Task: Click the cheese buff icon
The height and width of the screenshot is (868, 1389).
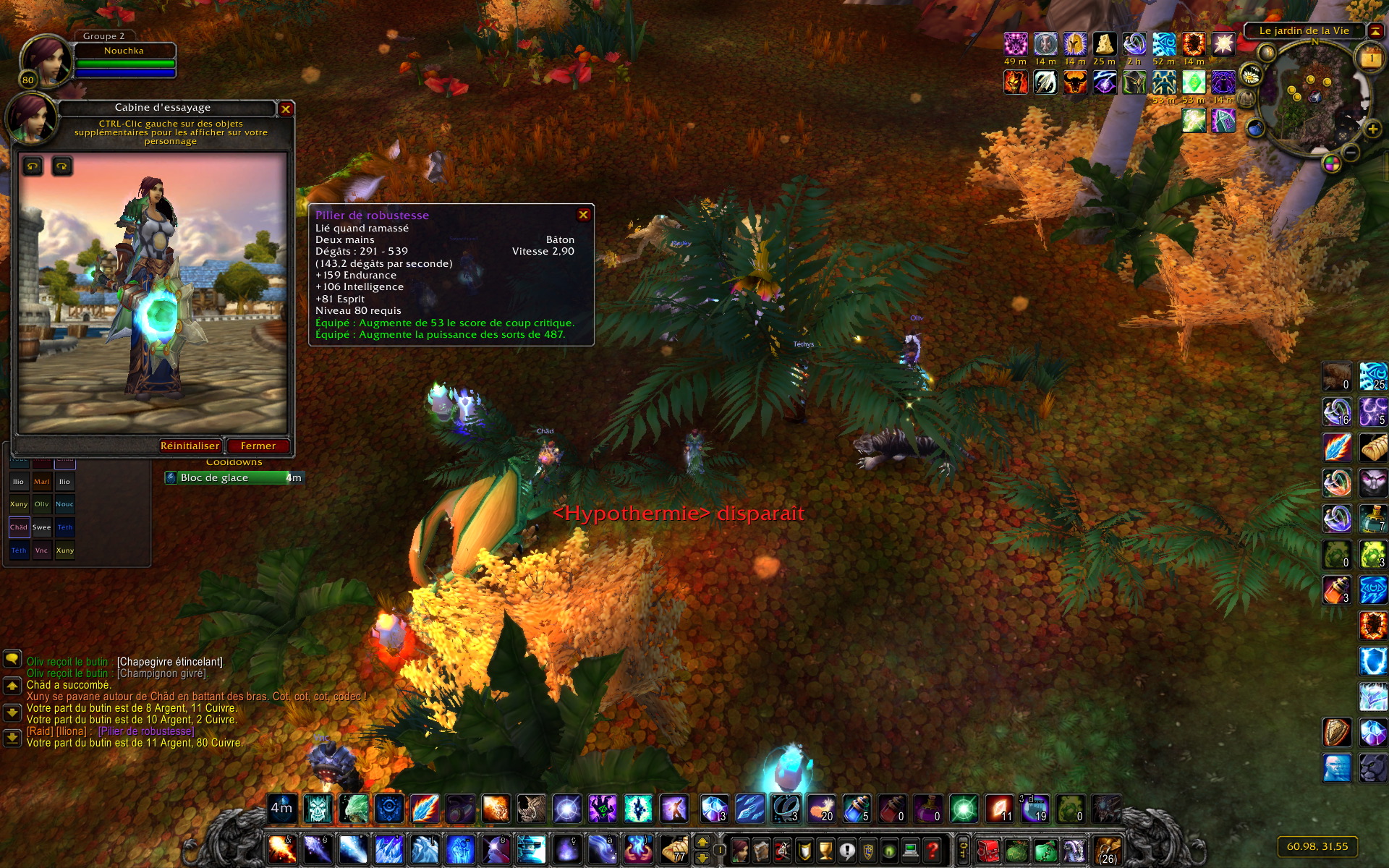Action: (1104, 45)
